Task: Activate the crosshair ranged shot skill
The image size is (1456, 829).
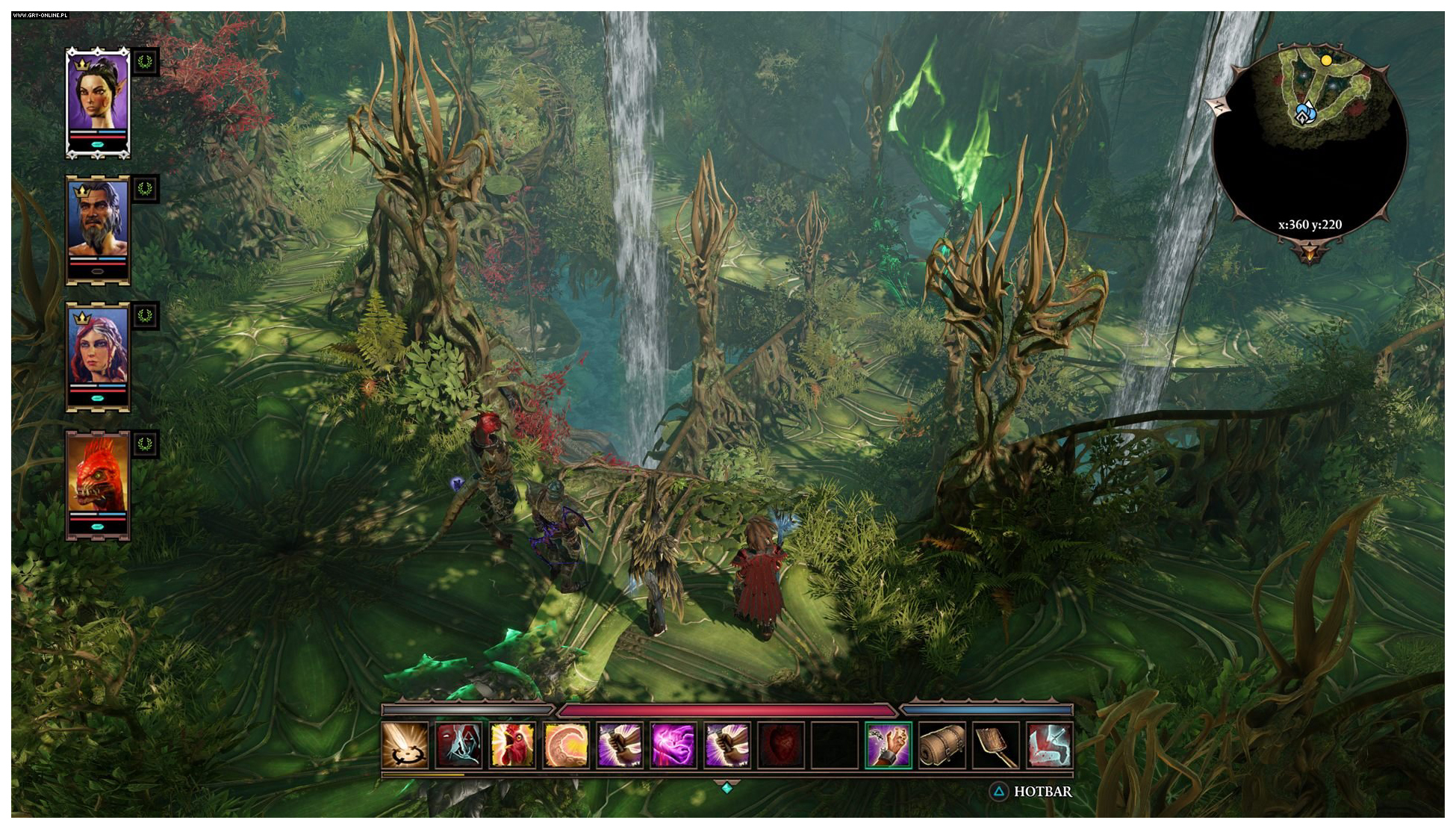Action: coord(405,745)
